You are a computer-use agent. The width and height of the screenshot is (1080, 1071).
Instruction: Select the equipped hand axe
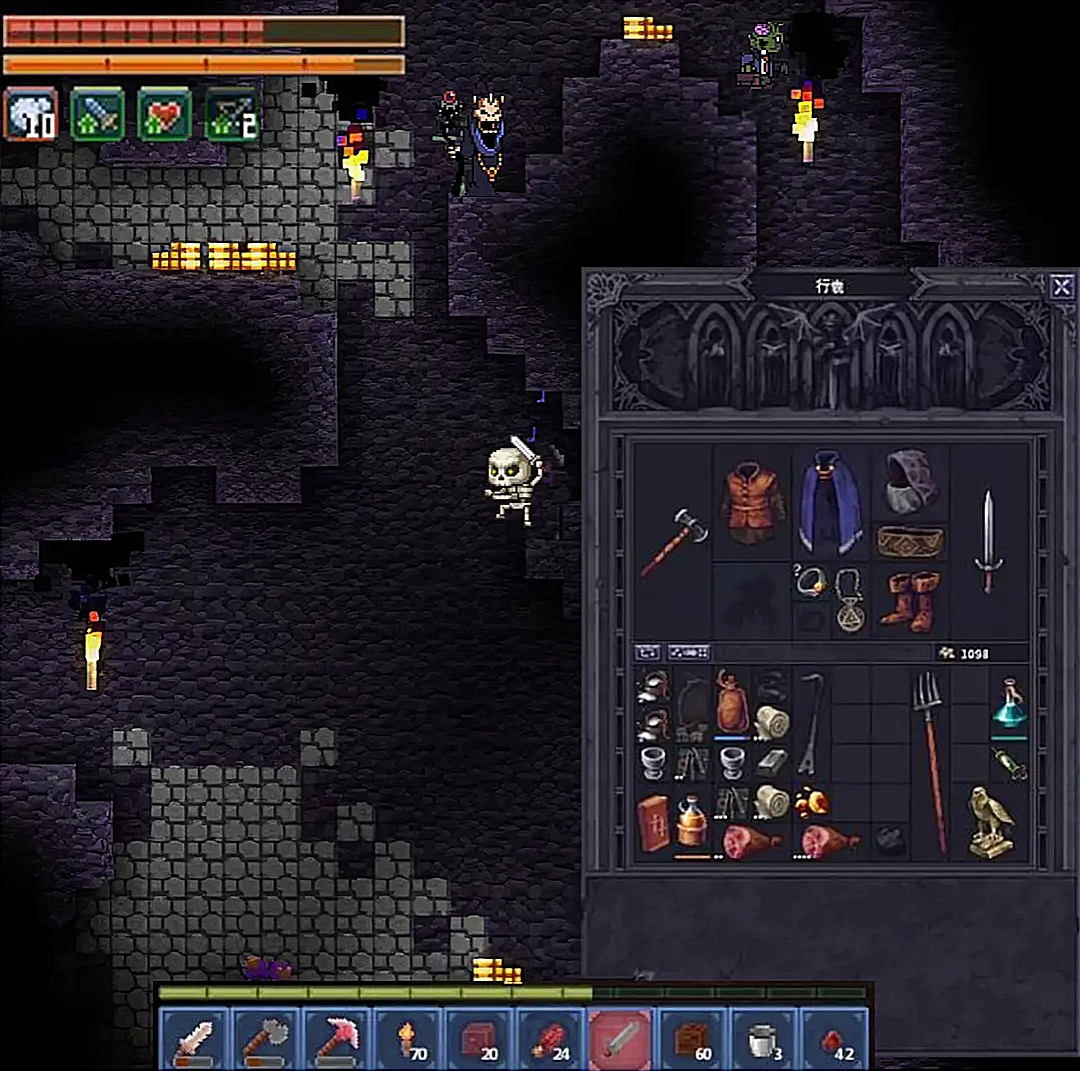point(673,542)
